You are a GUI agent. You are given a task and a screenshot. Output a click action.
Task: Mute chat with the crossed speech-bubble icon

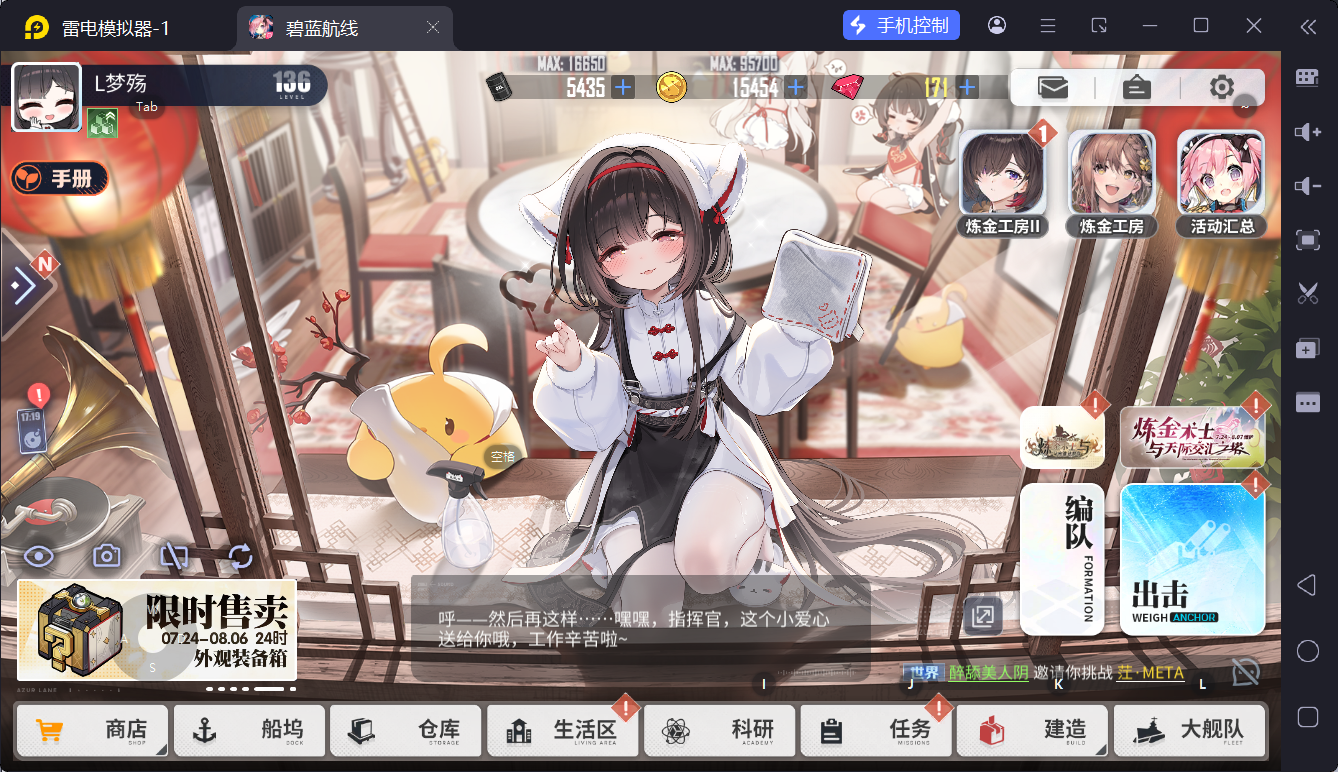pyautogui.click(x=1246, y=673)
